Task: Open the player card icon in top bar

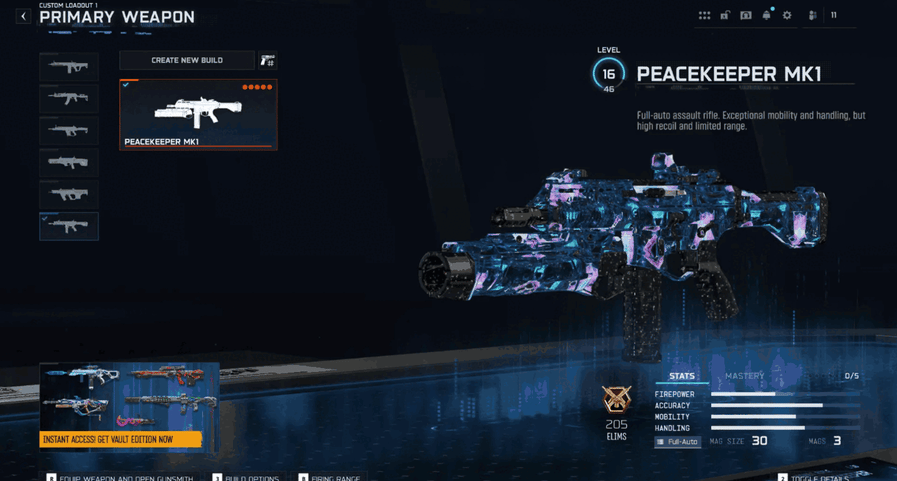Action: pos(745,16)
